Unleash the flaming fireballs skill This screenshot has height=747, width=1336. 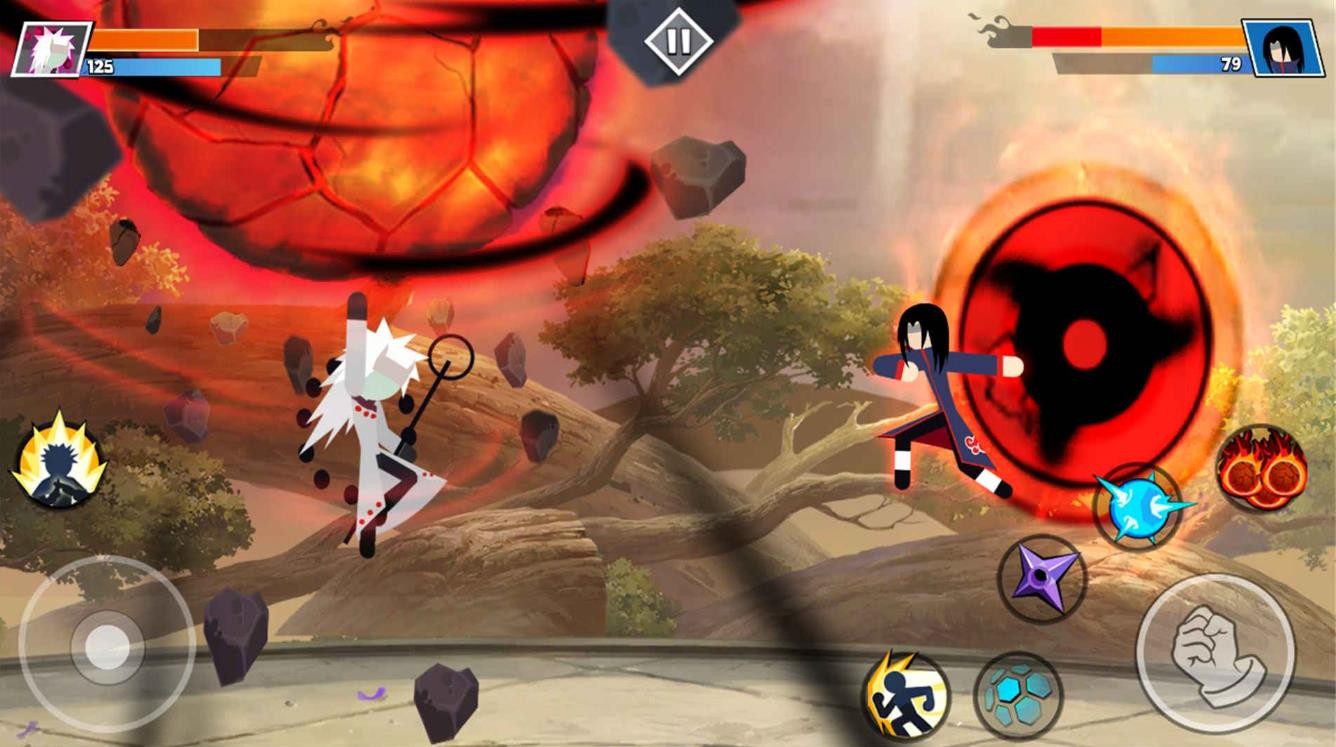tap(1261, 470)
